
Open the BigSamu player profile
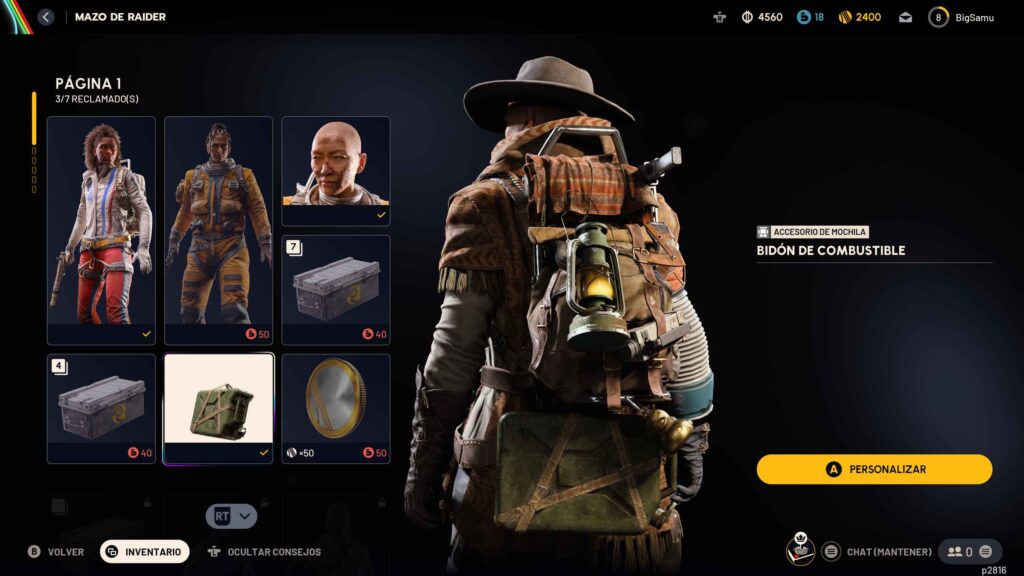pos(962,17)
